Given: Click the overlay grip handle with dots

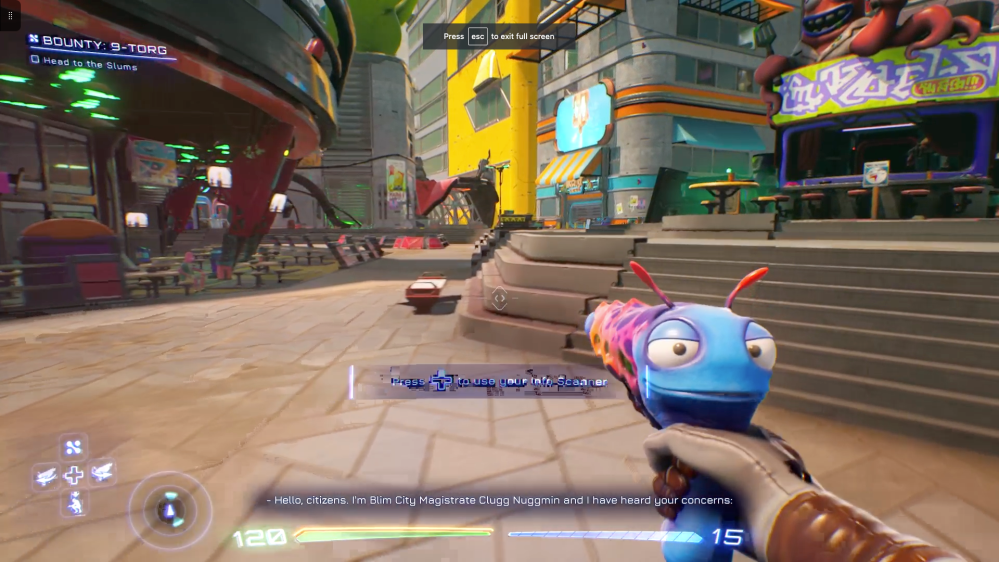Looking at the screenshot, I should (x=10, y=15).
